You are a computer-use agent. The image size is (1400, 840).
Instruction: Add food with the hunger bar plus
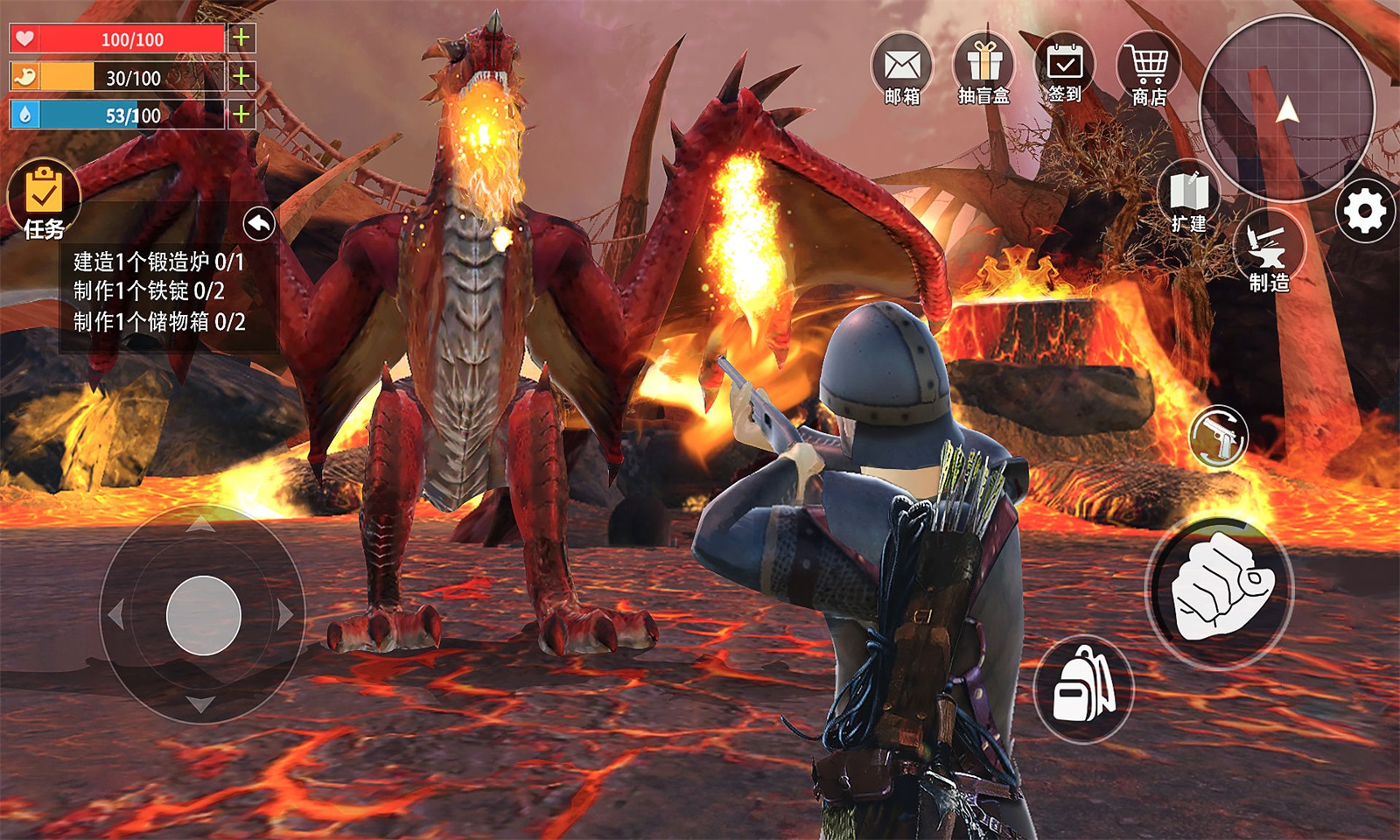241,76
